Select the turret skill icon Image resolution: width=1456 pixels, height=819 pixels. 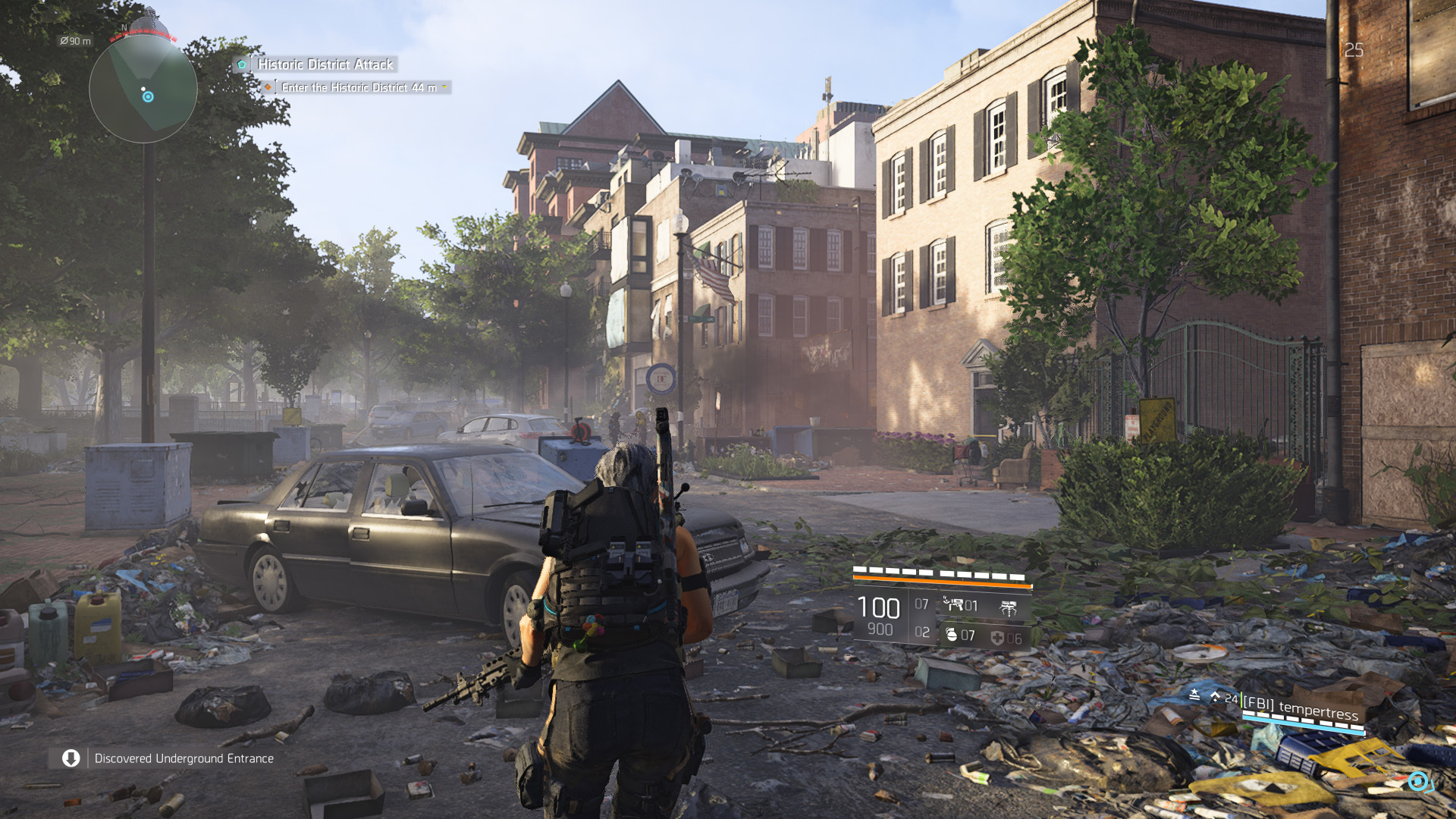[x=1009, y=607]
